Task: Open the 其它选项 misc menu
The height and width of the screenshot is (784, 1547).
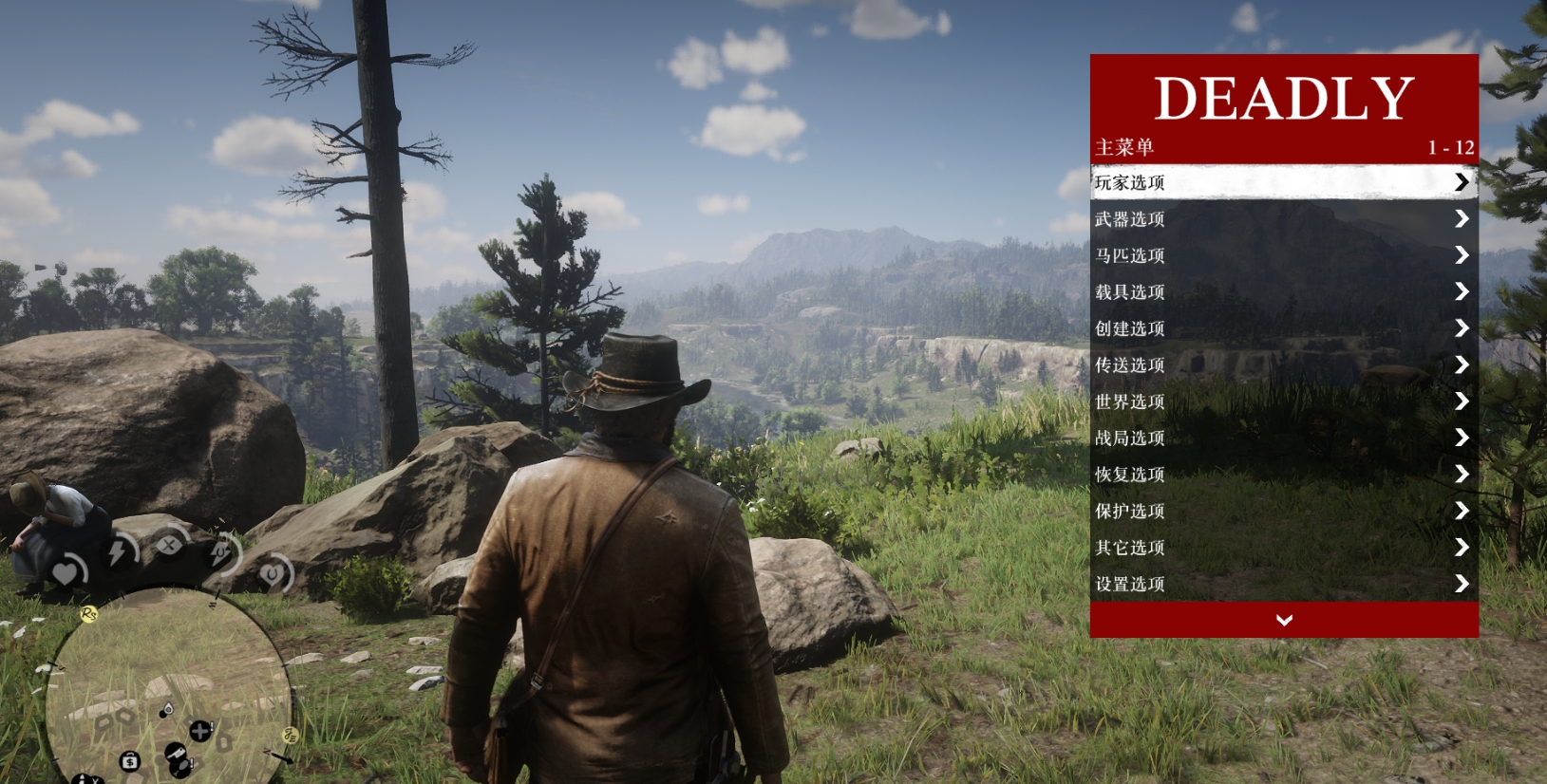Action: (1283, 548)
